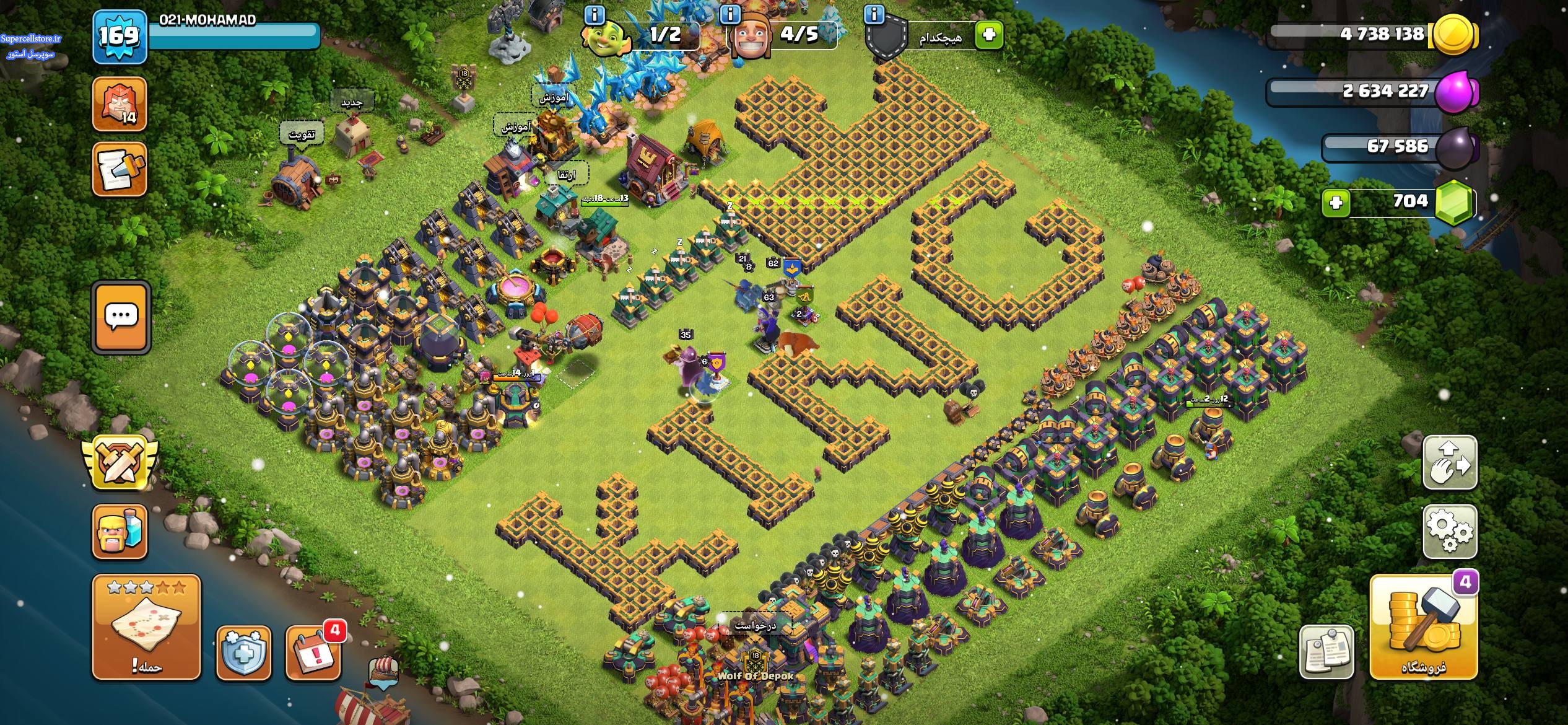Open the layout editor hand button
The image size is (1568, 725).
tap(1450, 462)
